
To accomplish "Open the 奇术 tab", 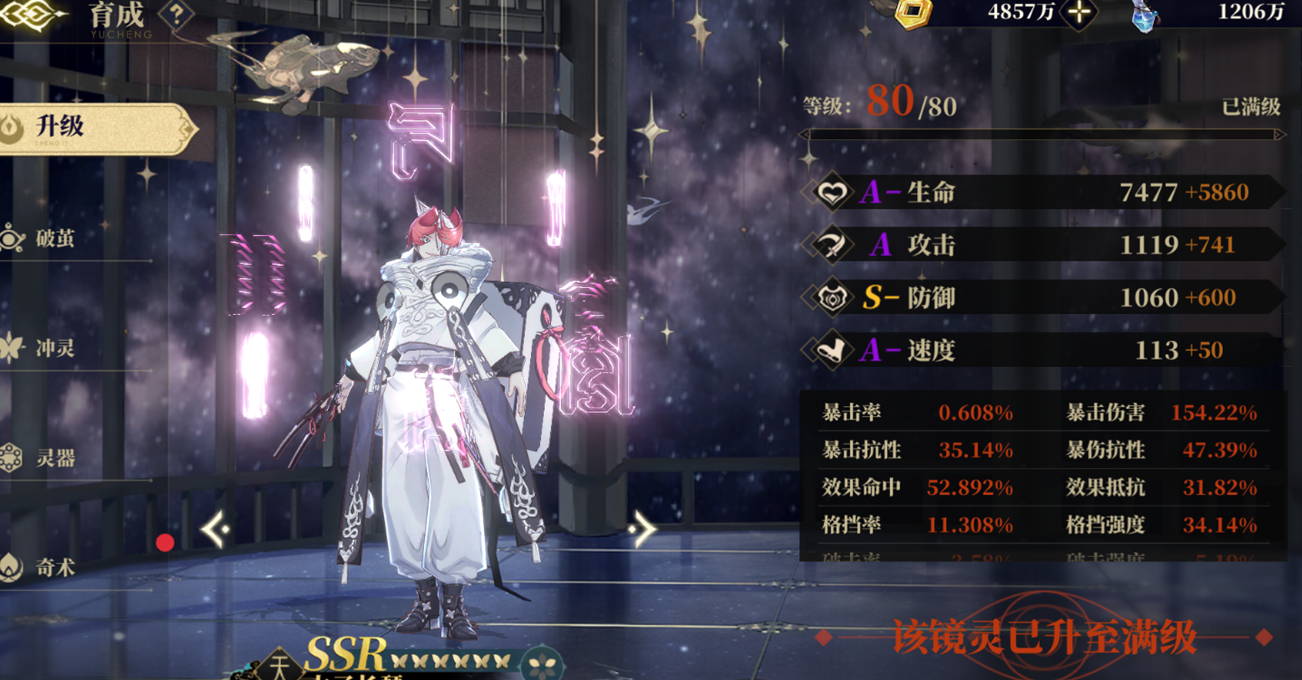I will [55, 568].
